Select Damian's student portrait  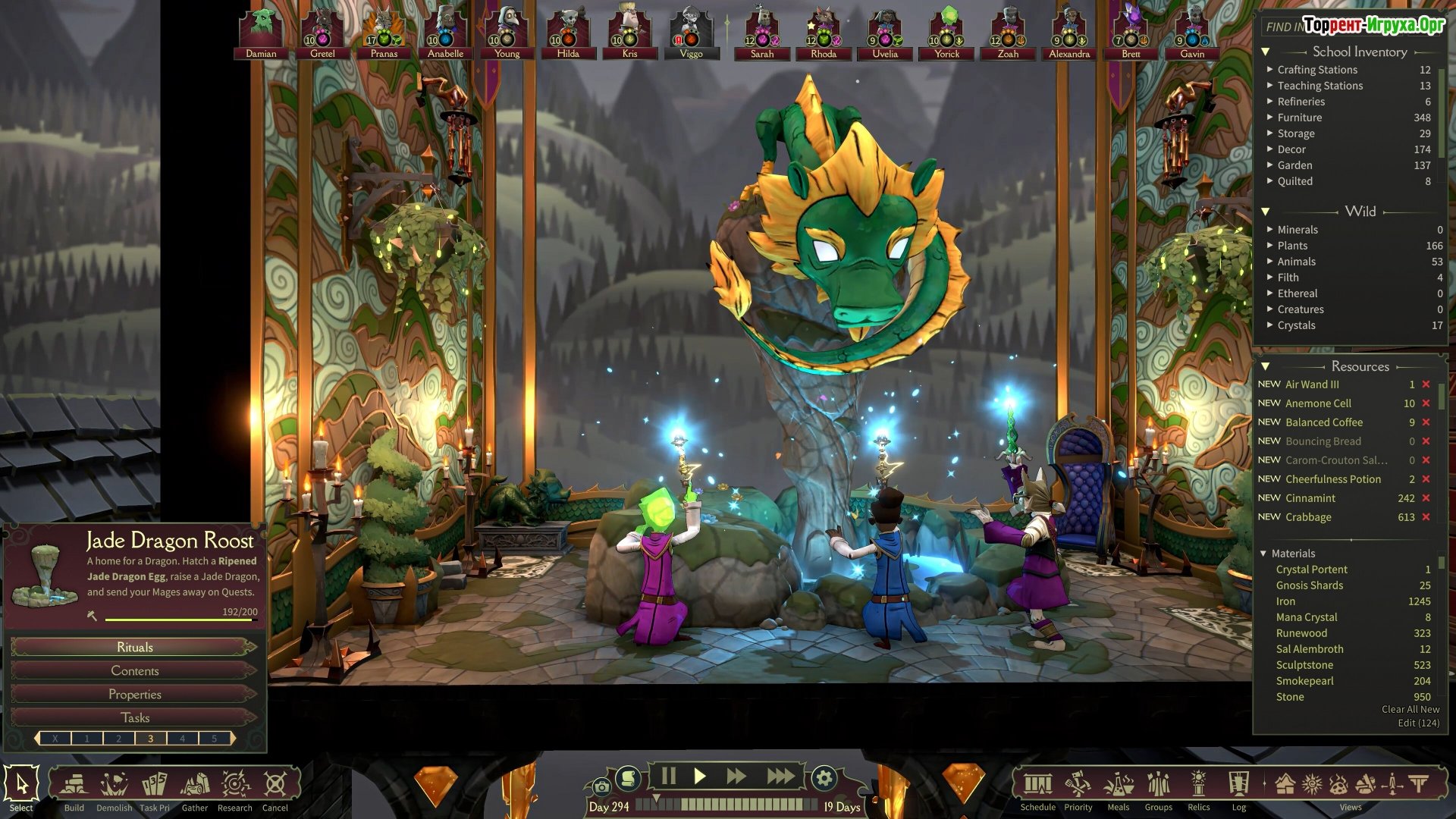point(261,33)
